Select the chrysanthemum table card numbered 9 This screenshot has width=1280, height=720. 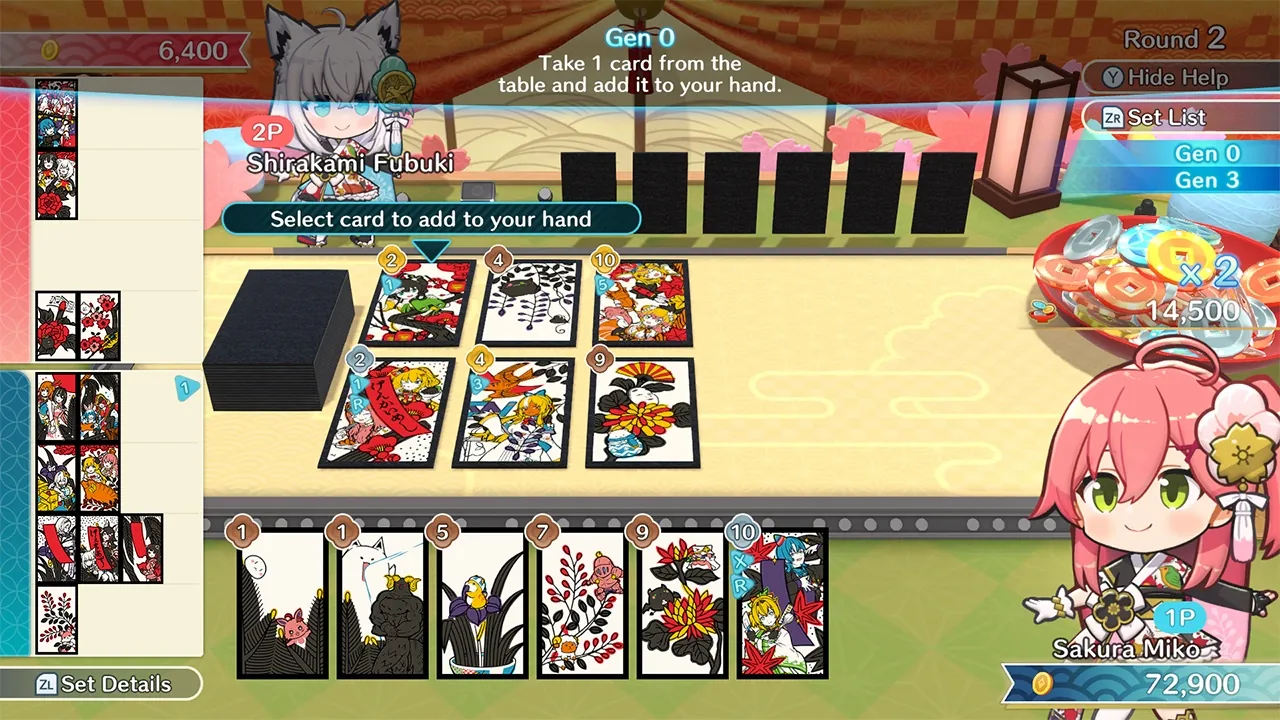(x=640, y=410)
